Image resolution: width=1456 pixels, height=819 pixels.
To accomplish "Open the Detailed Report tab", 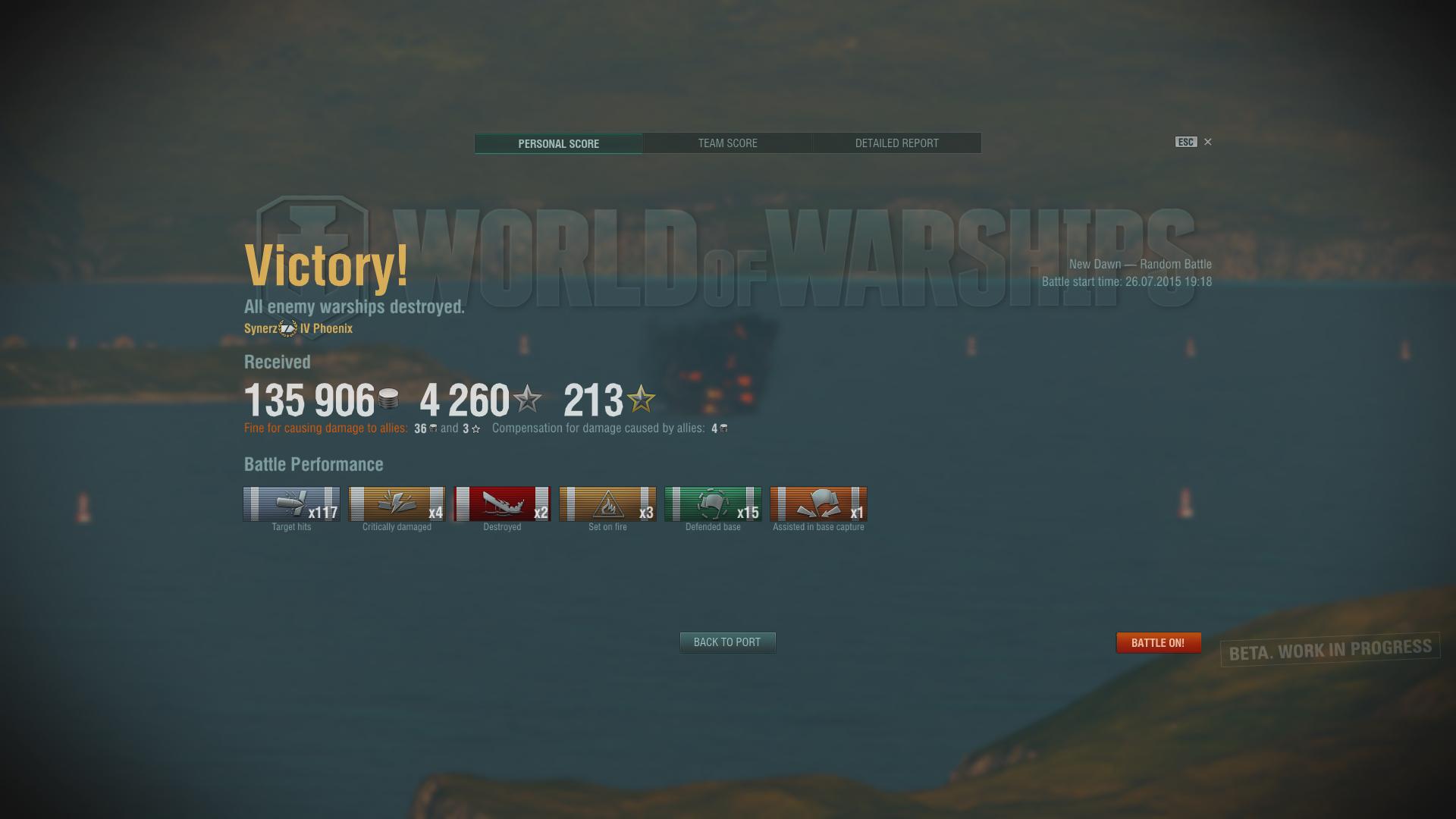I will pos(896,143).
